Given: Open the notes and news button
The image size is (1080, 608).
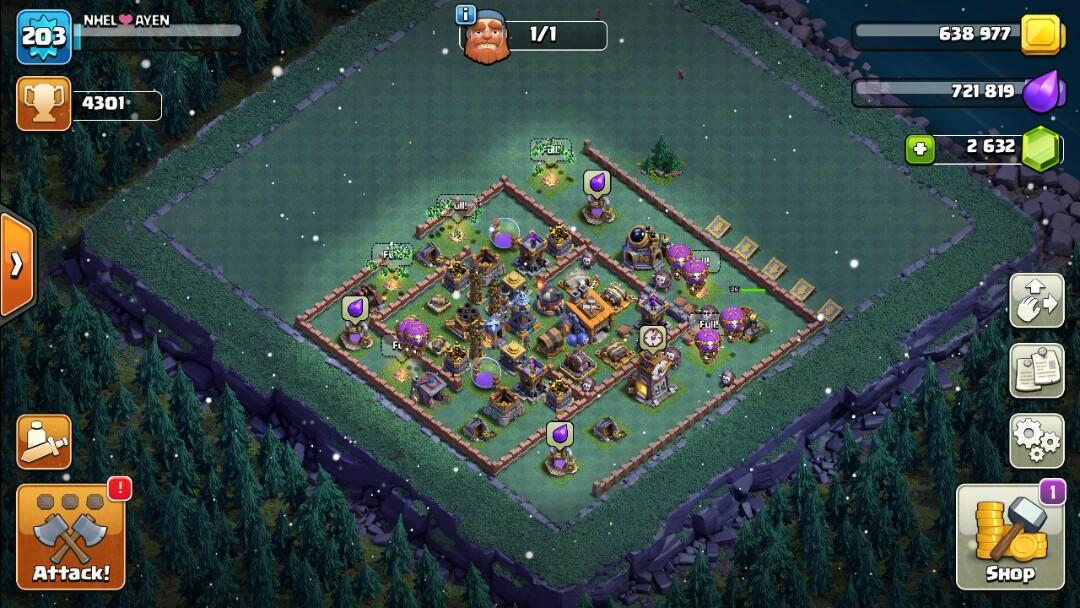Looking at the screenshot, I should [x=1036, y=371].
